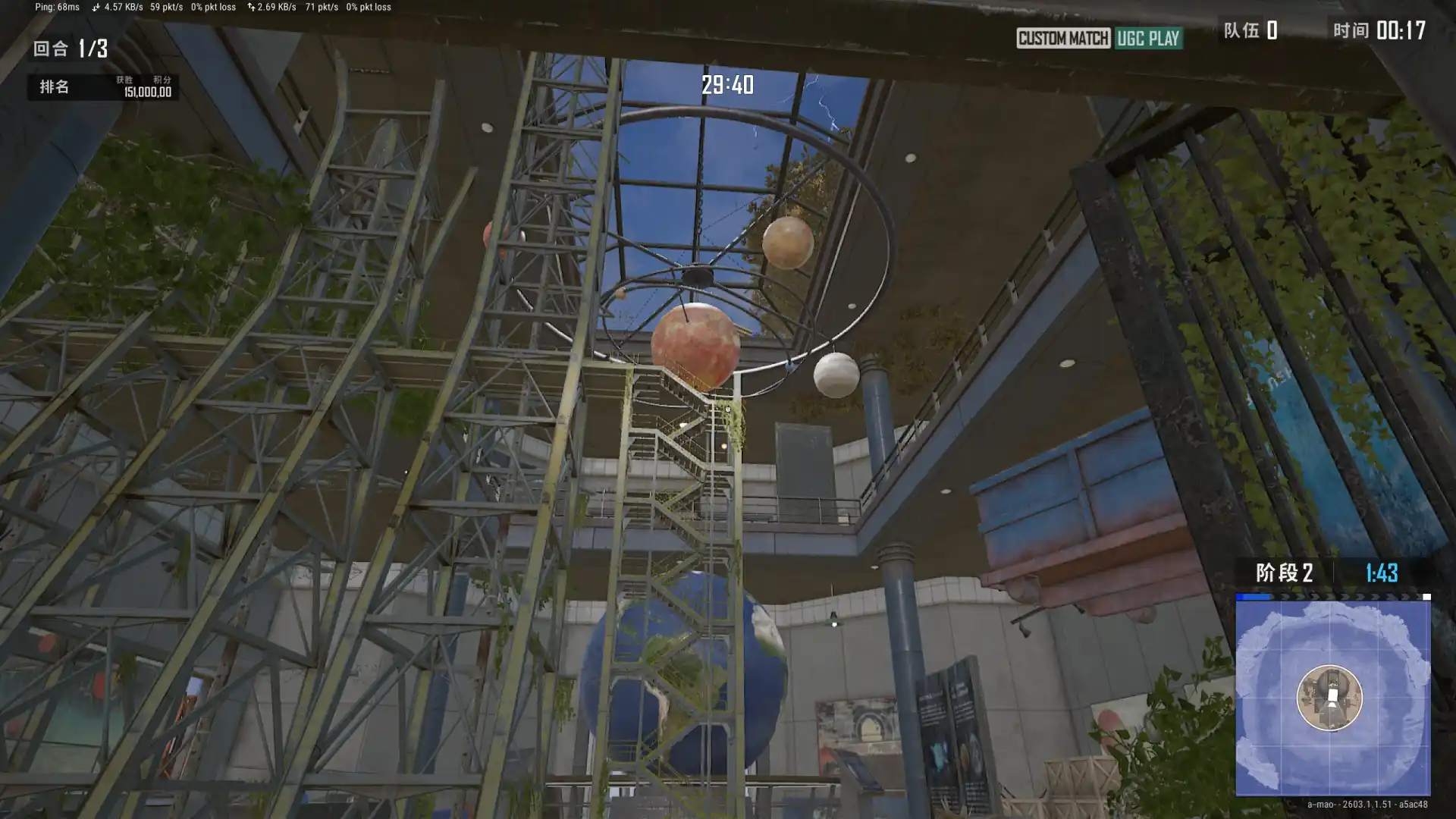
Task: Open the 排名 ranking panel
Action: pos(55,86)
